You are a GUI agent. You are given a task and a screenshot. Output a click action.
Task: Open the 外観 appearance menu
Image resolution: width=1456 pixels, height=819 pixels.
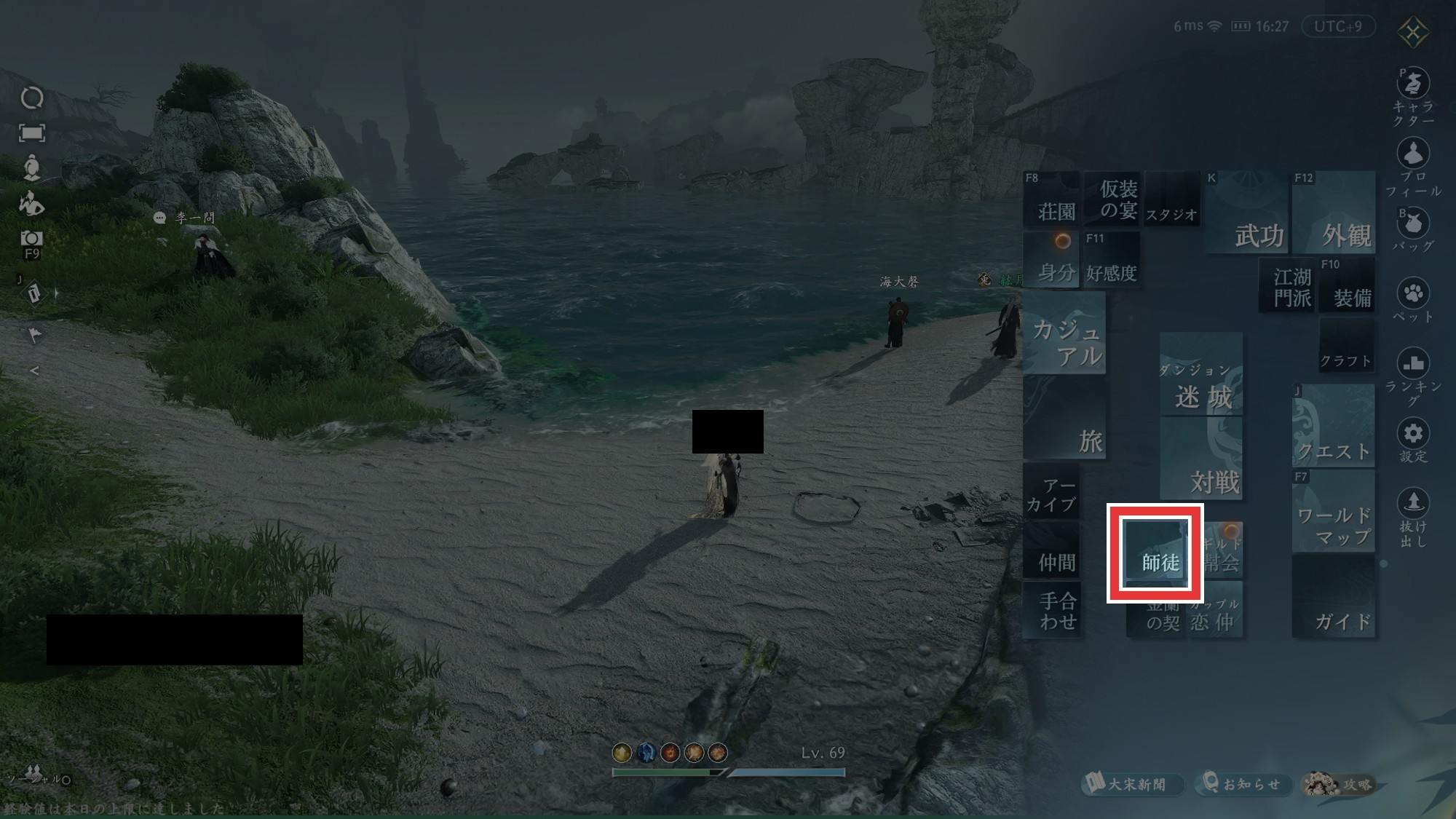[x=1334, y=213]
